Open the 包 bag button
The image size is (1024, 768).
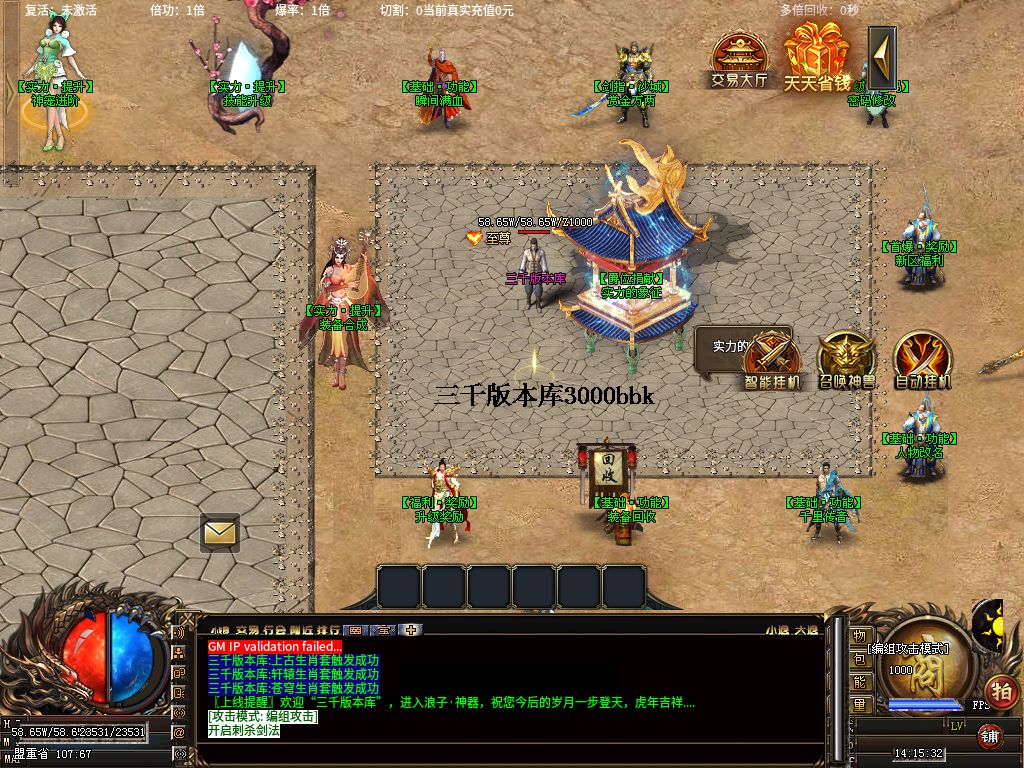(859, 659)
